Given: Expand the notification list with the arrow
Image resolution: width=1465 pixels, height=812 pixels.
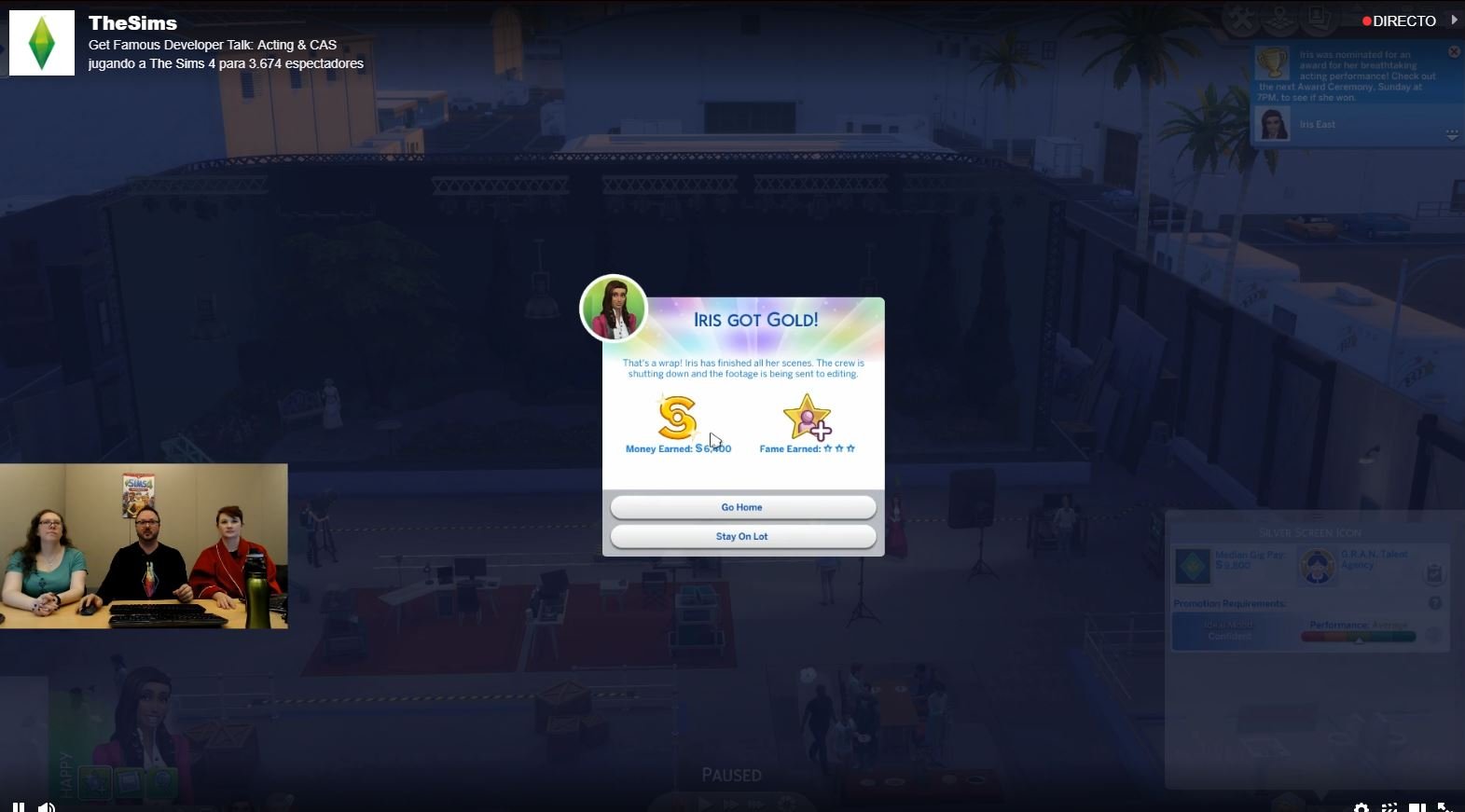Looking at the screenshot, I should tap(1452, 135).
